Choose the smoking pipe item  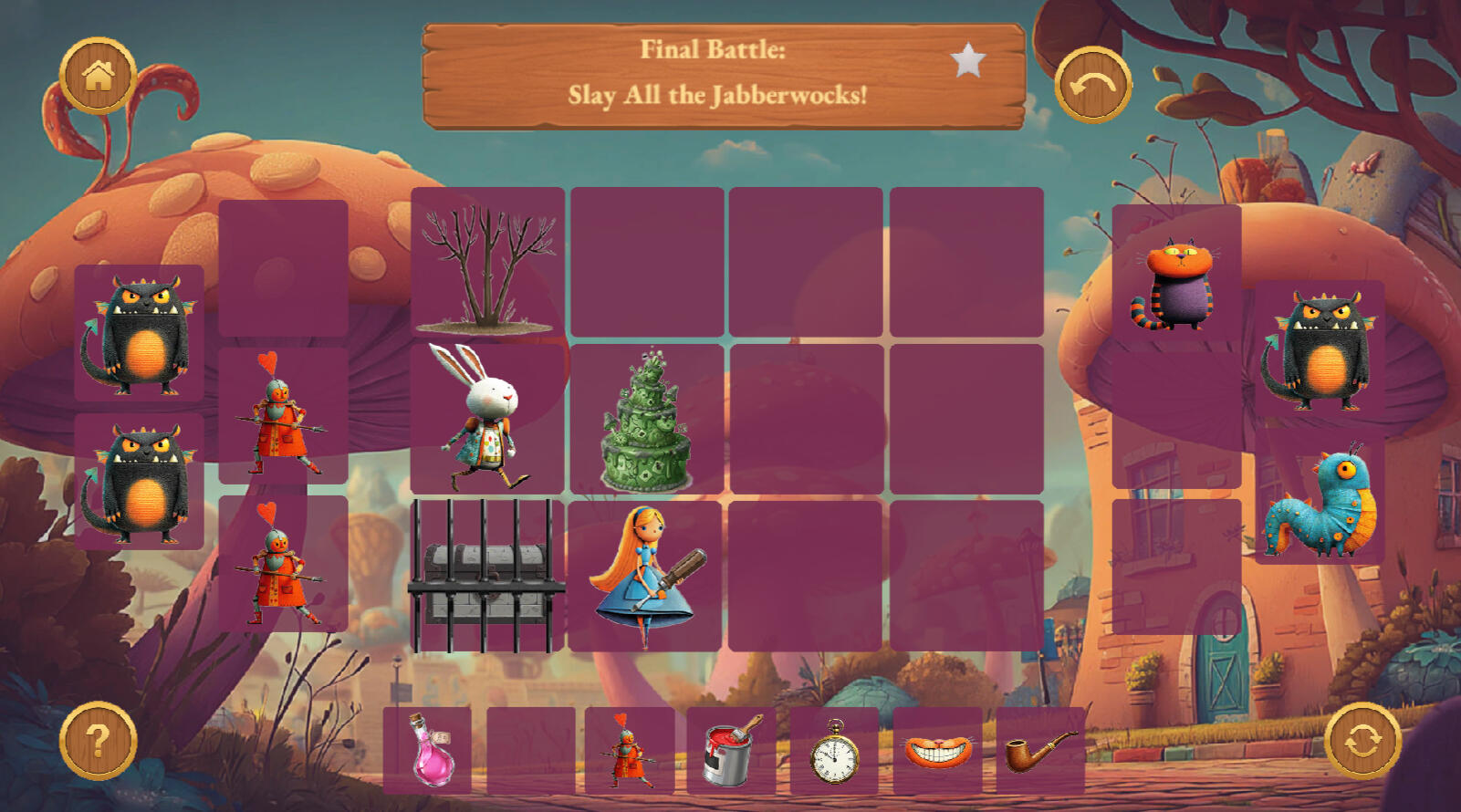(x=1040, y=750)
